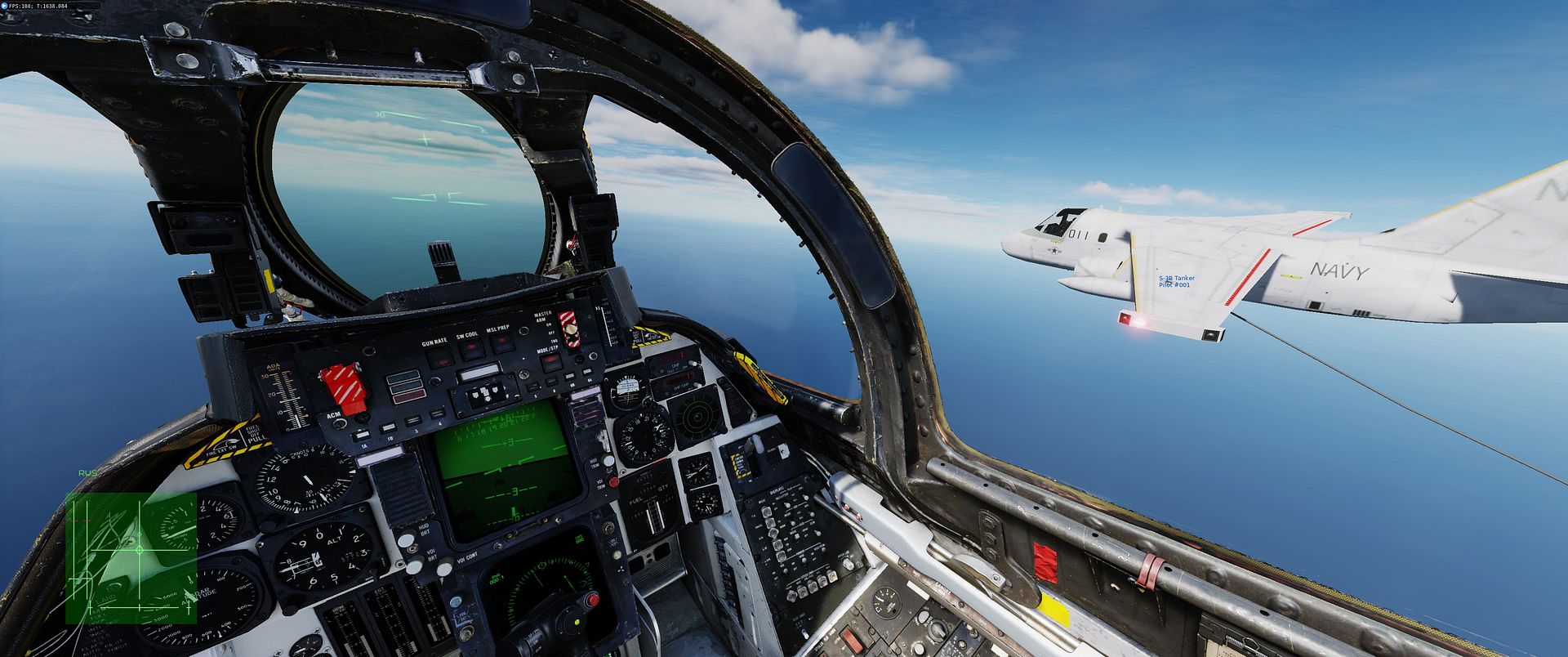Lift the red ACM guard cover

click(x=343, y=387)
